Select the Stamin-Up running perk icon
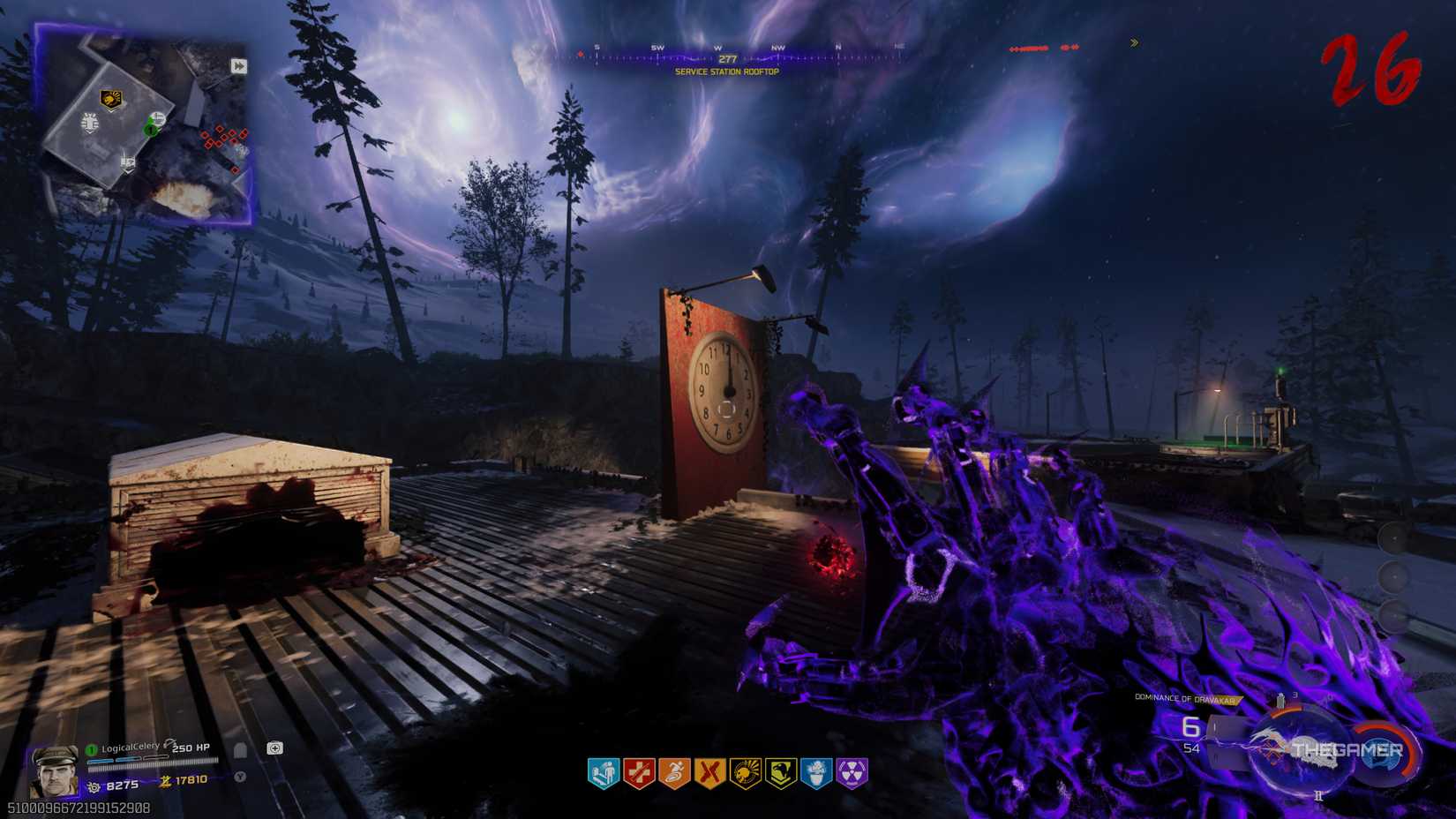The height and width of the screenshot is (819, 1456). click(672, 772)
